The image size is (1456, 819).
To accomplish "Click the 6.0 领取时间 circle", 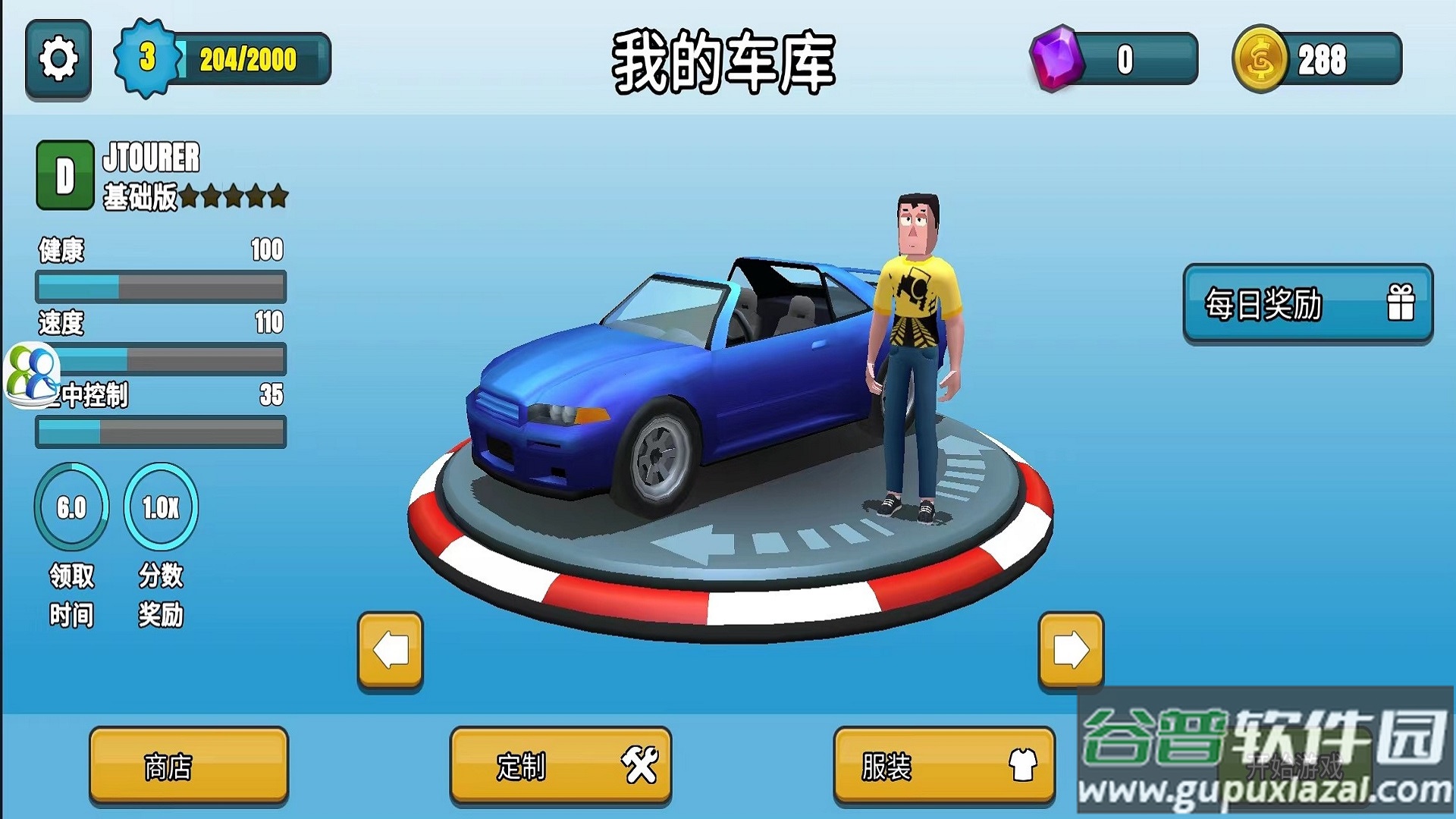I will point(71,507).
